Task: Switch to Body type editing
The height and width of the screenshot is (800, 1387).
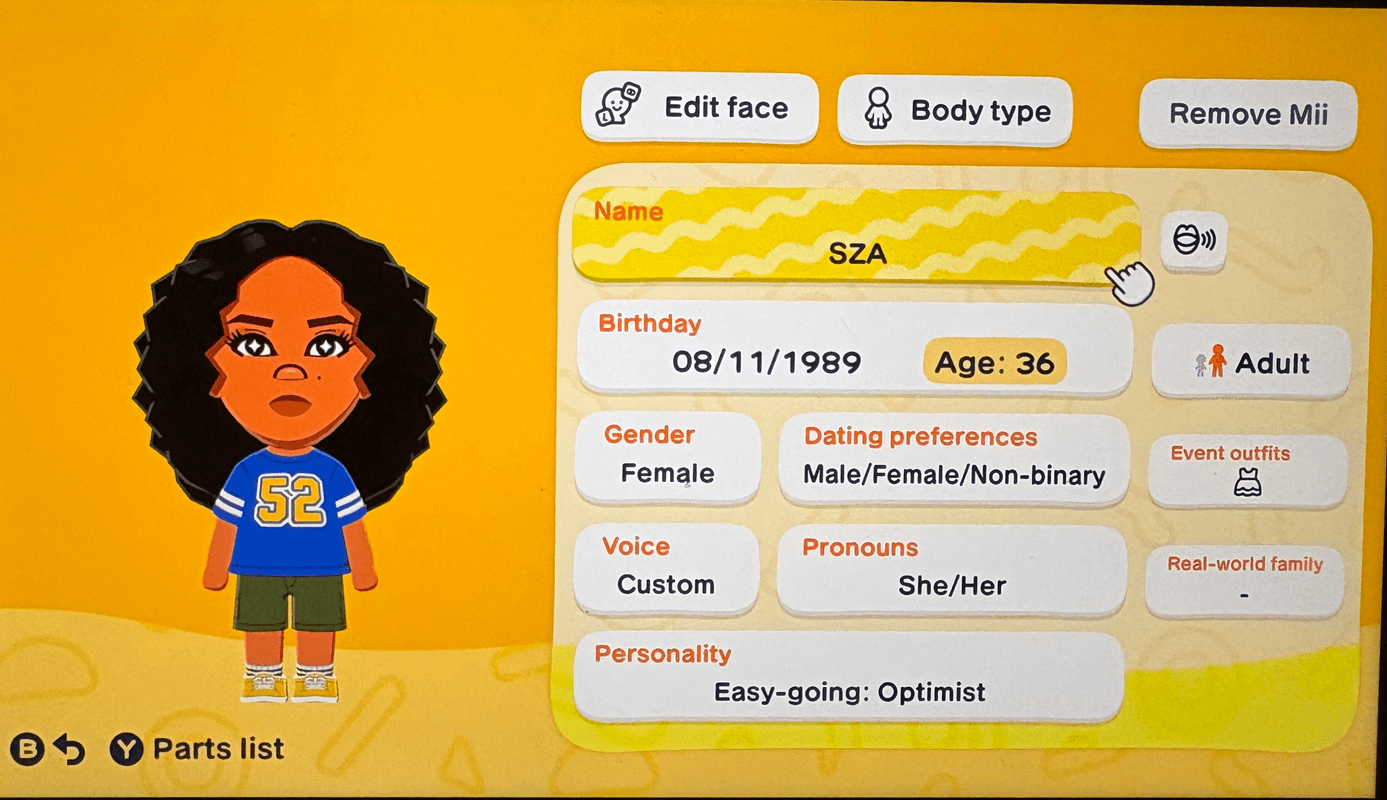Action: click(x=955, y=111)
